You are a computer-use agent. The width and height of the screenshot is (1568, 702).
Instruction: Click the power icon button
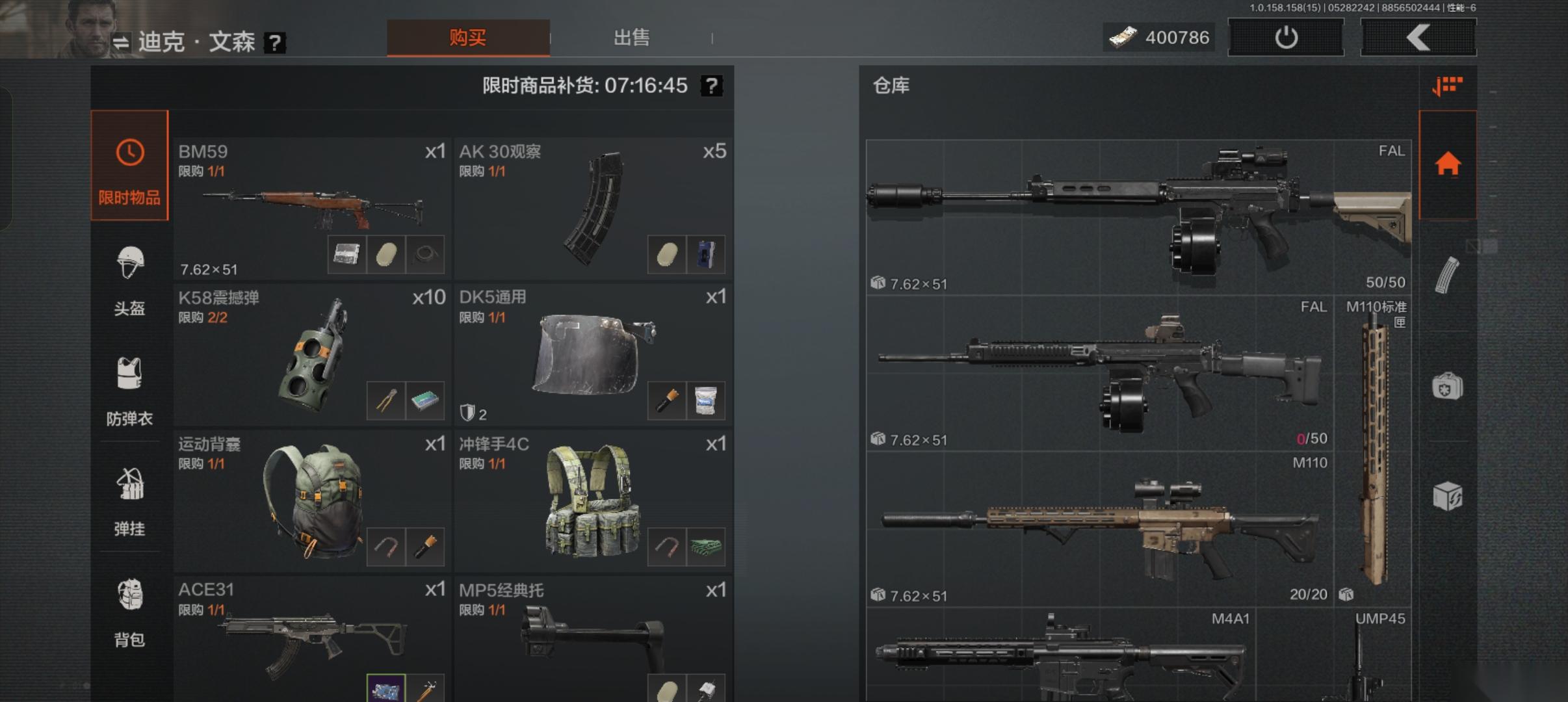tap(1285, 38)
